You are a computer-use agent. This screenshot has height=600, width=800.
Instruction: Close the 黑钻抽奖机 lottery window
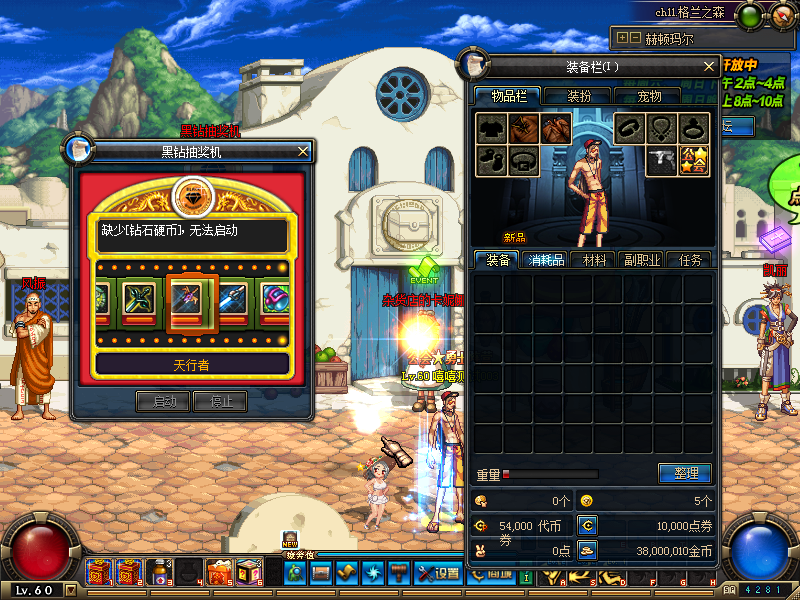[303, 151]
